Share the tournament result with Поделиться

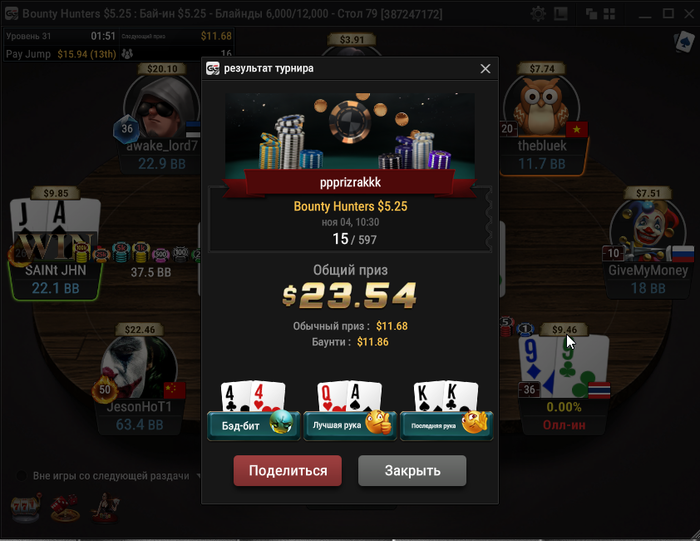tap(287, 471)
